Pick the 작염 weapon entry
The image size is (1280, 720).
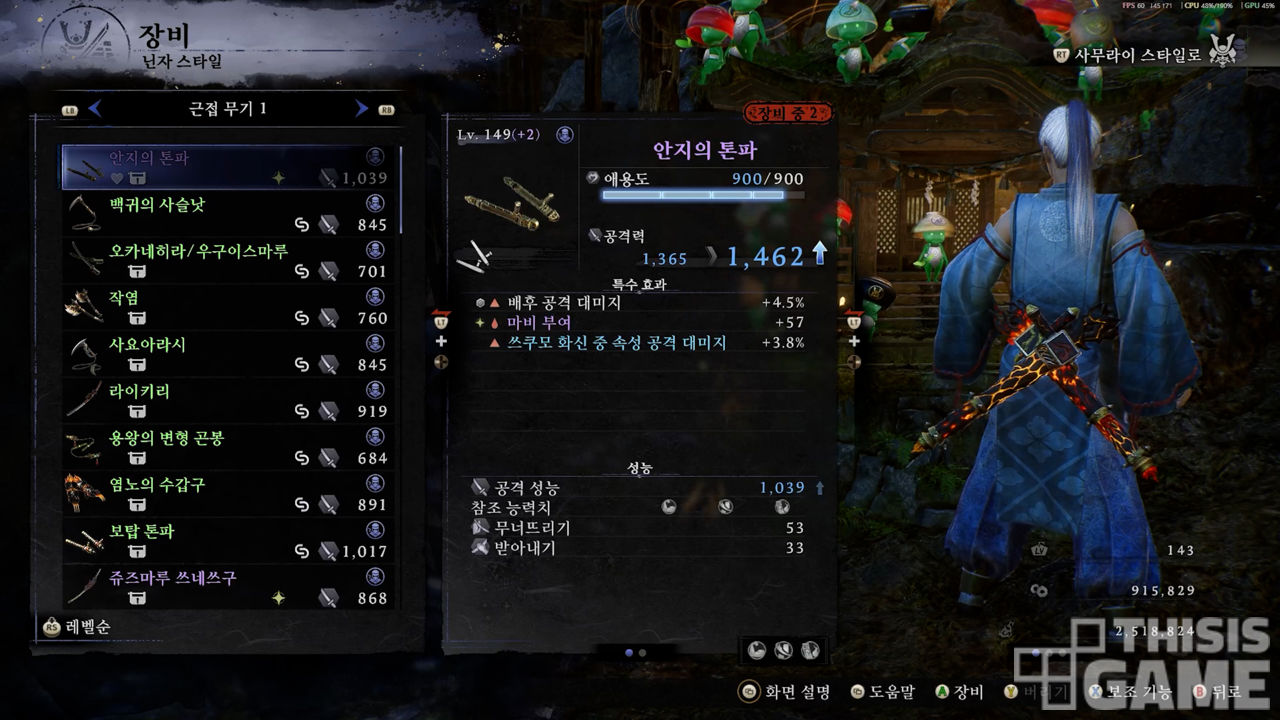click(x=230, y=307)
